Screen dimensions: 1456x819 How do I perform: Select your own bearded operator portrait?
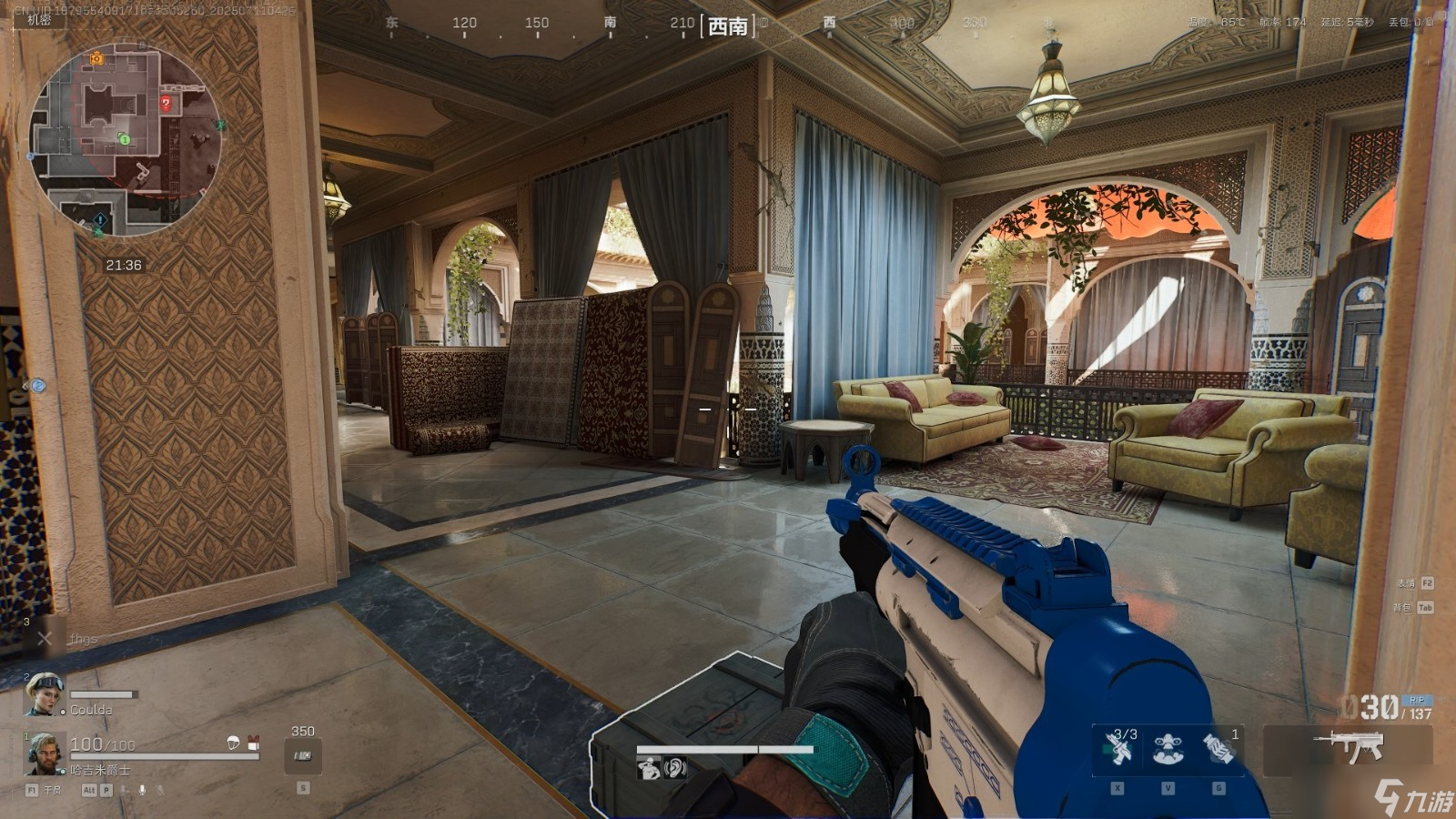(x=44, y=753)
